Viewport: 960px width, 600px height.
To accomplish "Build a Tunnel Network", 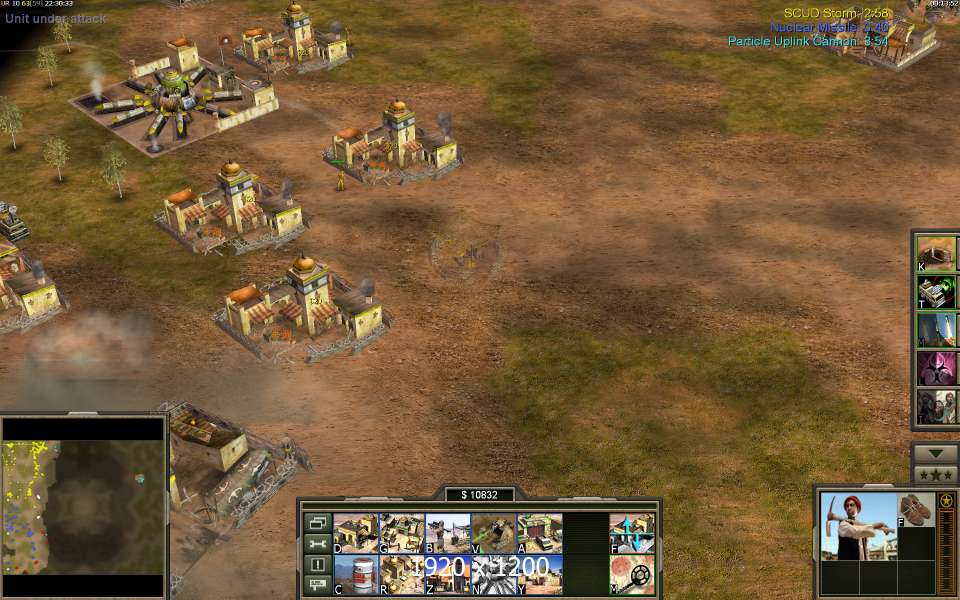I will click(x=493, y=533).
